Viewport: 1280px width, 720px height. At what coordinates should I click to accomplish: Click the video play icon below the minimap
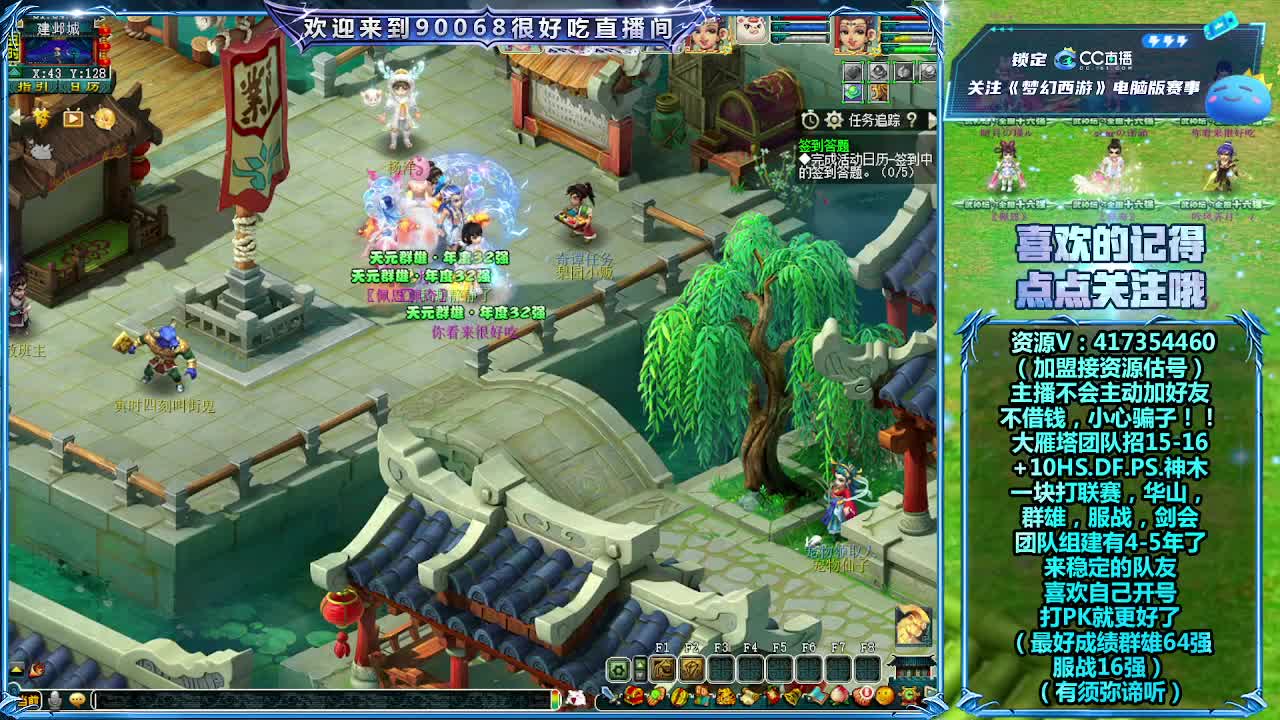click(73, 119)
